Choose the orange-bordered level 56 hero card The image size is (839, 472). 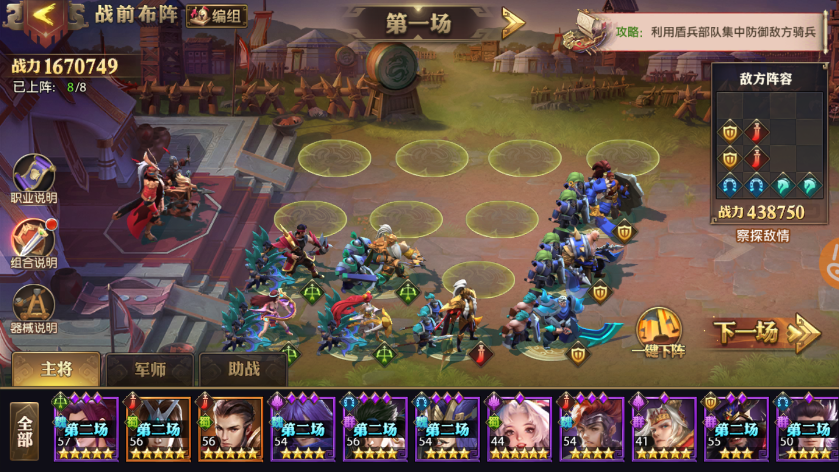(x=230, y=429)
